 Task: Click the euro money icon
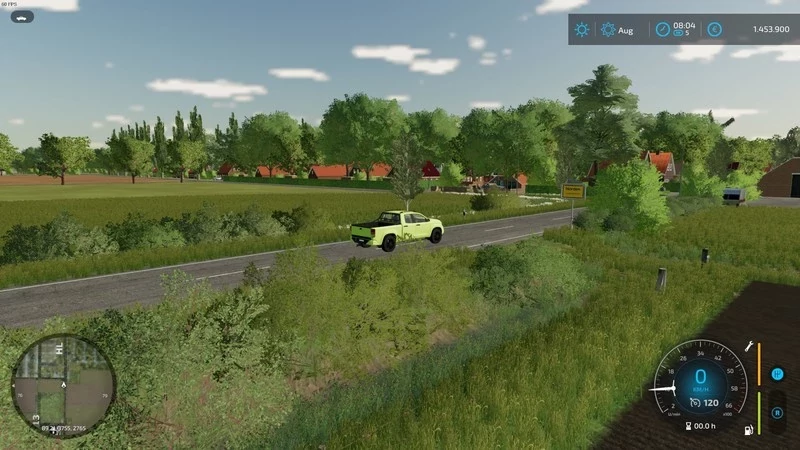coord(715,30)
